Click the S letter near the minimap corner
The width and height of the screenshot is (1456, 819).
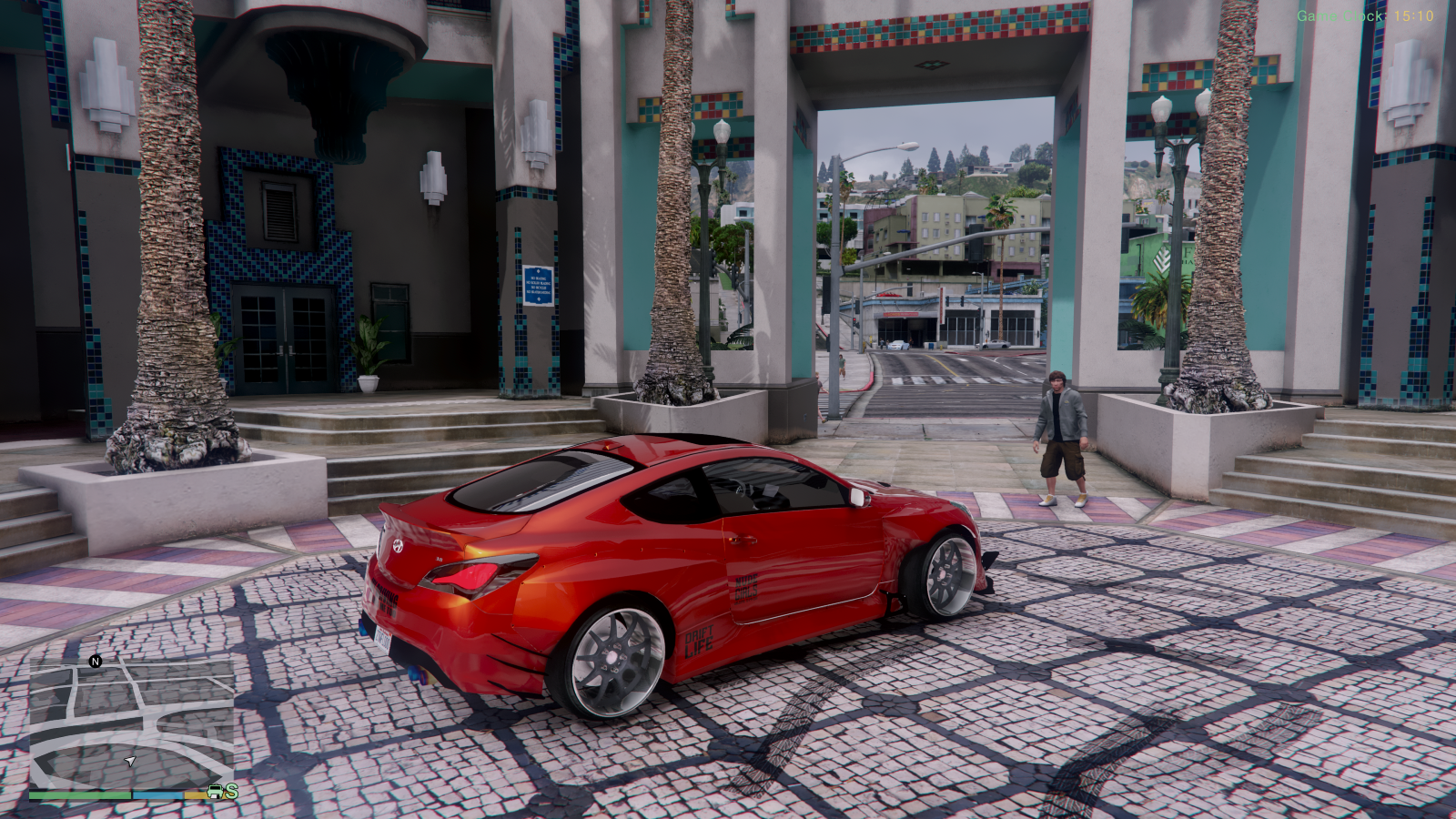click(x=232, y=794)
